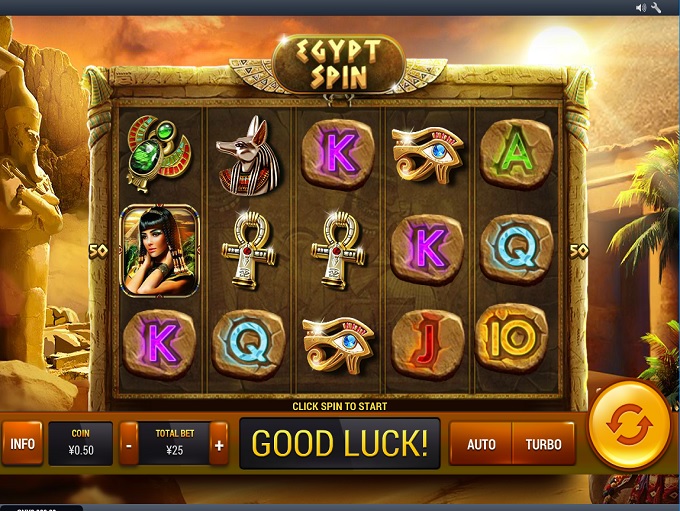Increase total bet with the plus button
The image size is (680, 511).
[x=219, y=444]
